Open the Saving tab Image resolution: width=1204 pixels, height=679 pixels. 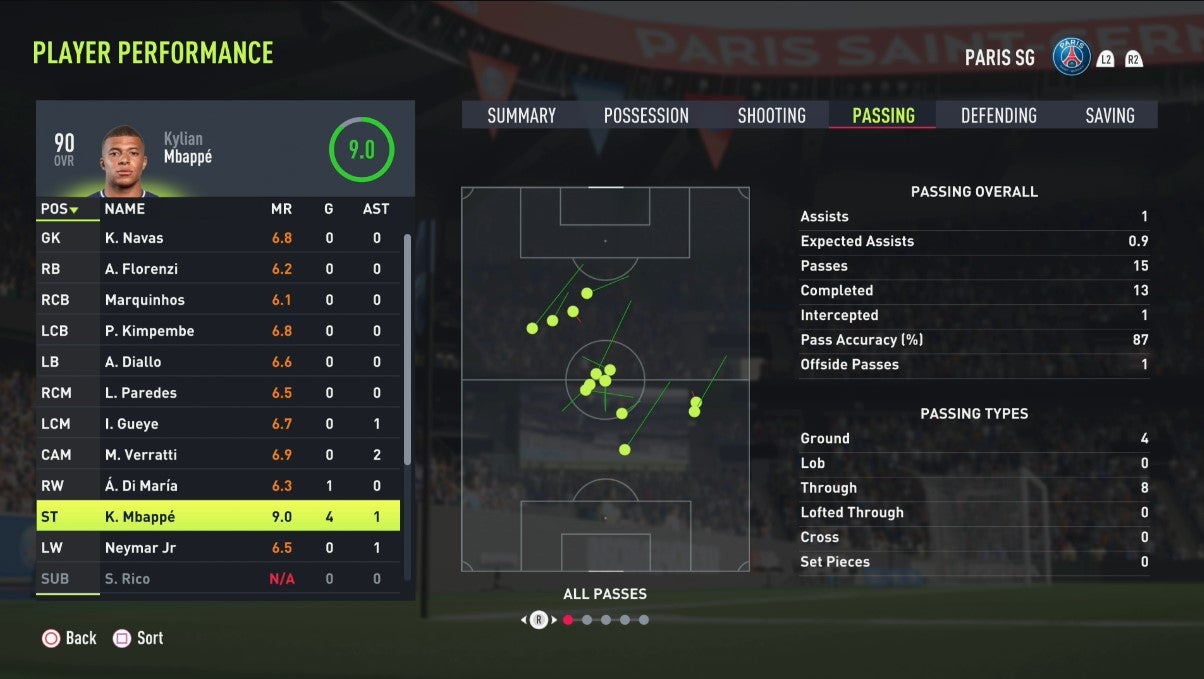click(1109, 116)
